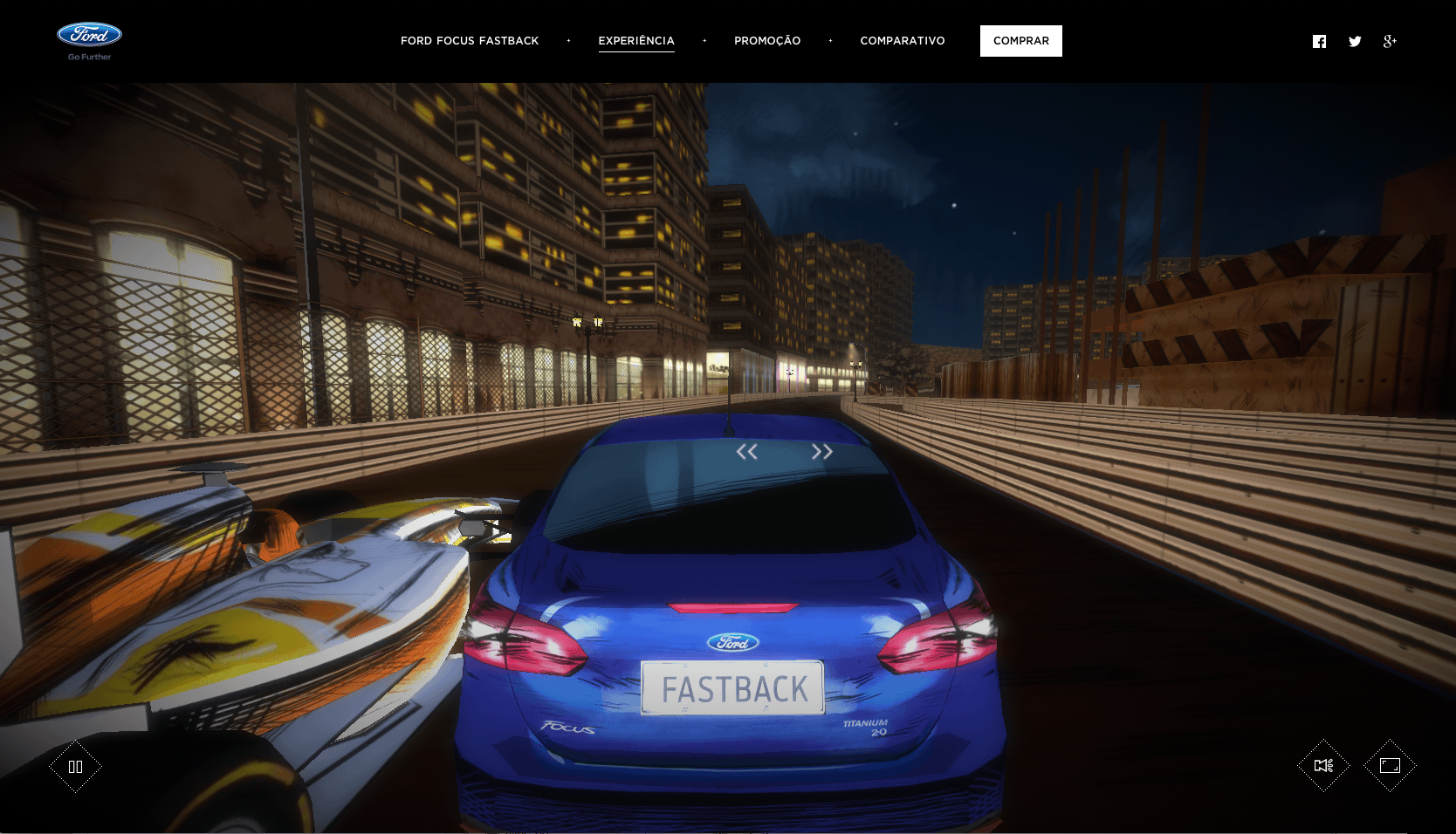Click the right double-chevron above the car
The height and width of the screenshot is (834, 1456).
point(821,451)
